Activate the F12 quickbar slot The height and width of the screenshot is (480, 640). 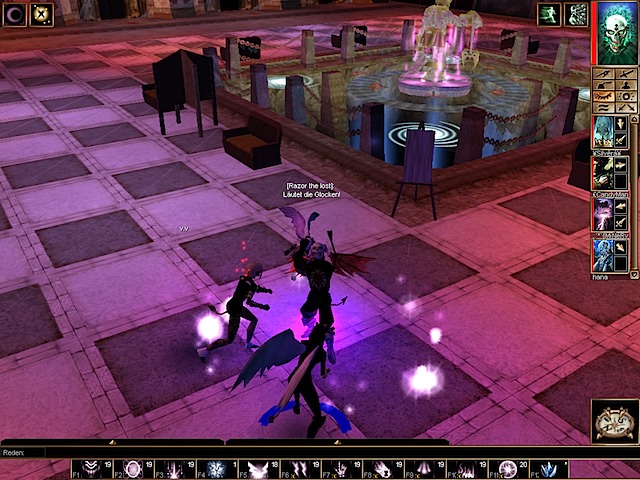click(548, 469)
